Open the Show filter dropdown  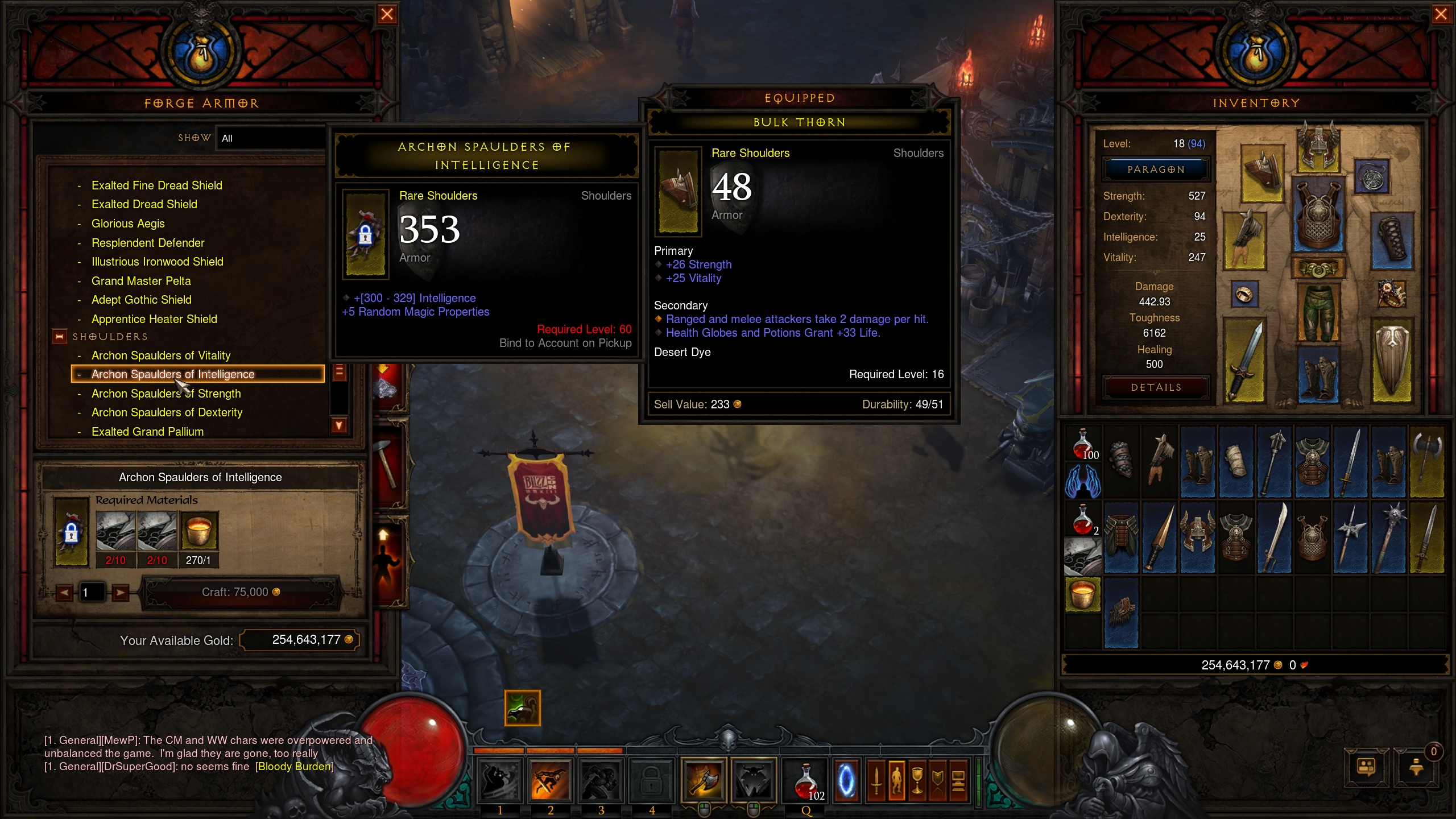270,138
